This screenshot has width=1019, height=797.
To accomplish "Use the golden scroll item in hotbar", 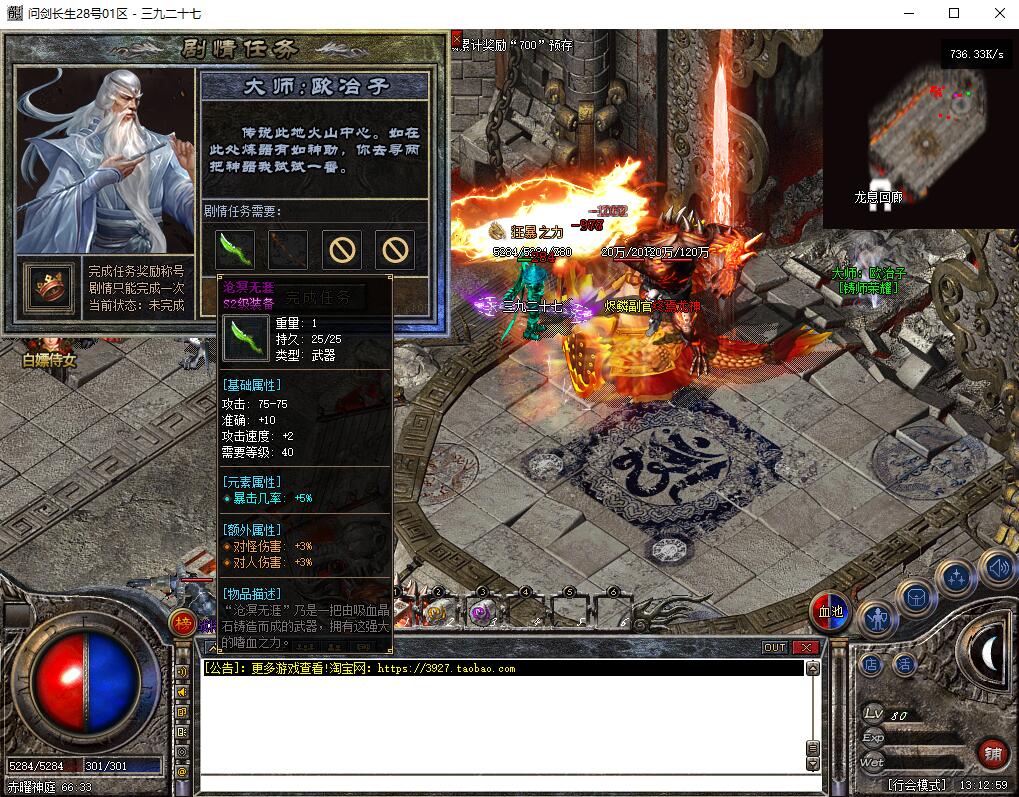I will click(x=437, y=611).
